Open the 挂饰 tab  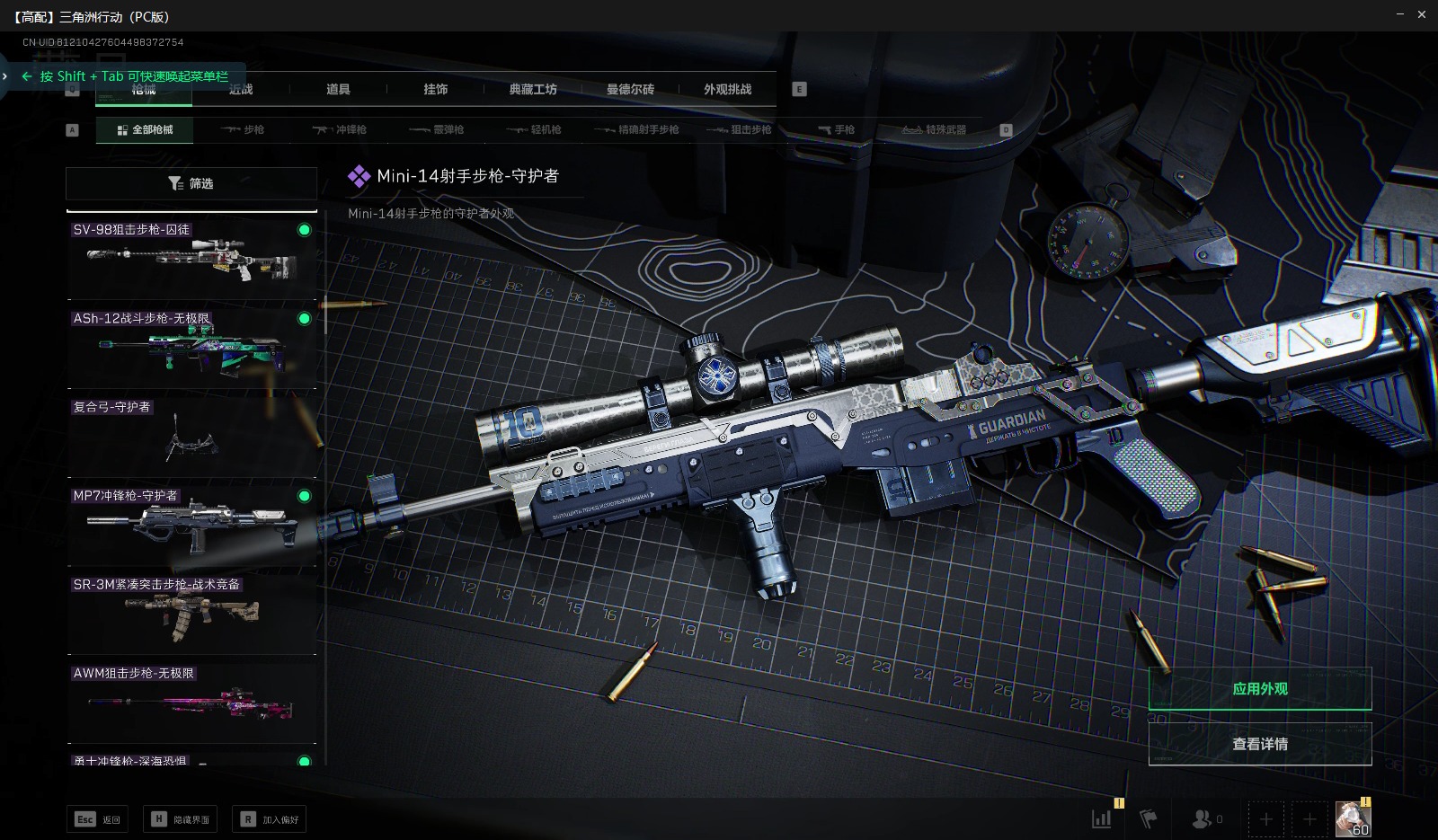click(x=436, y=89)
